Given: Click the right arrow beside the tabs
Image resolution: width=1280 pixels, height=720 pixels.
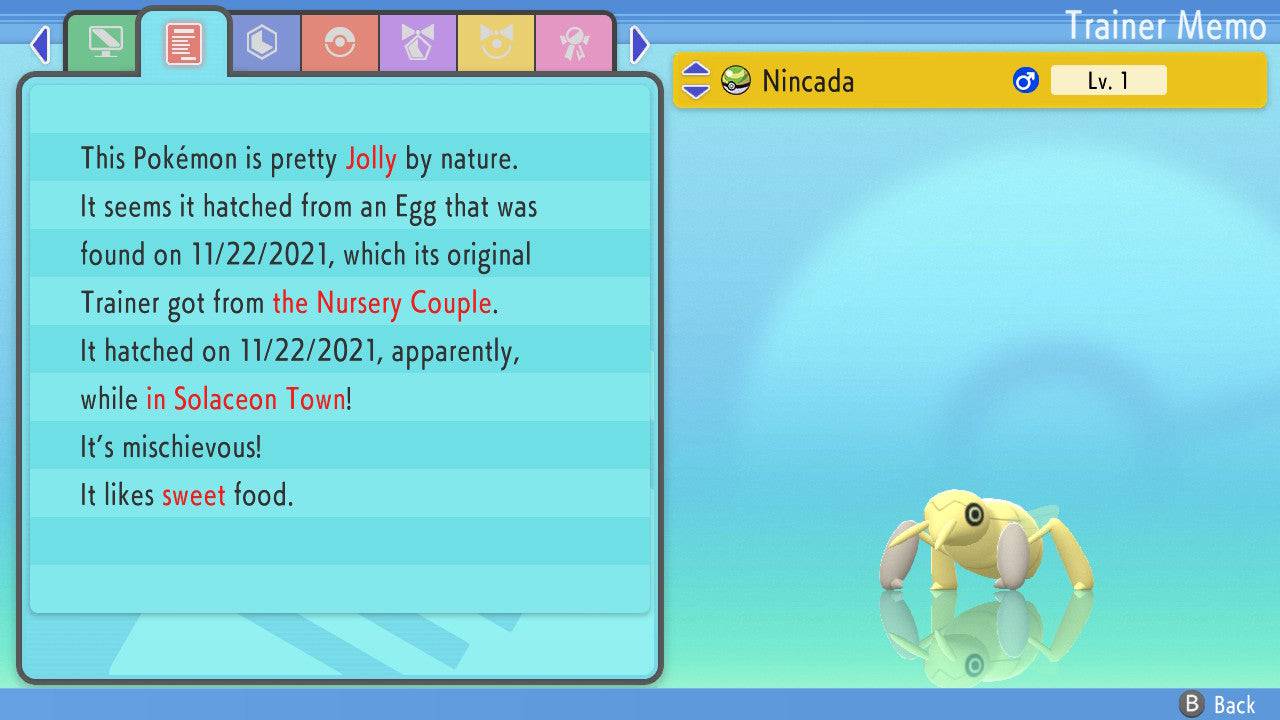Looking at the screenshot, I should pos(640,44).
